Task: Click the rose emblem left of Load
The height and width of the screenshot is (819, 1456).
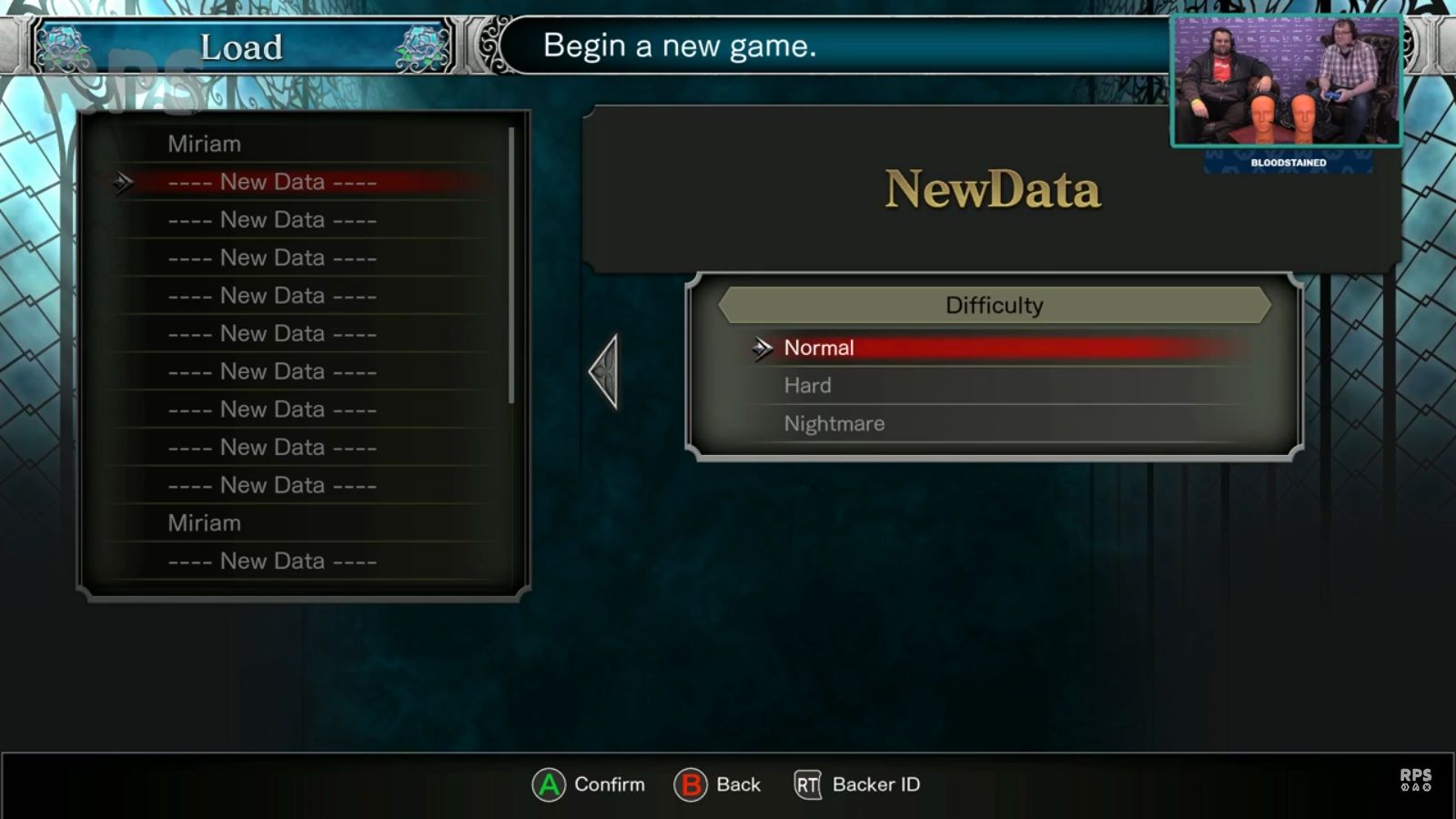Action: click(x=64, y=47)
